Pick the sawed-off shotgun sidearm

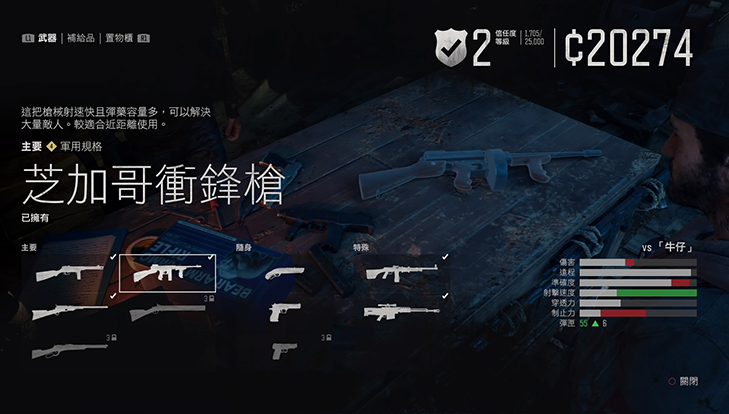point(285,272)
